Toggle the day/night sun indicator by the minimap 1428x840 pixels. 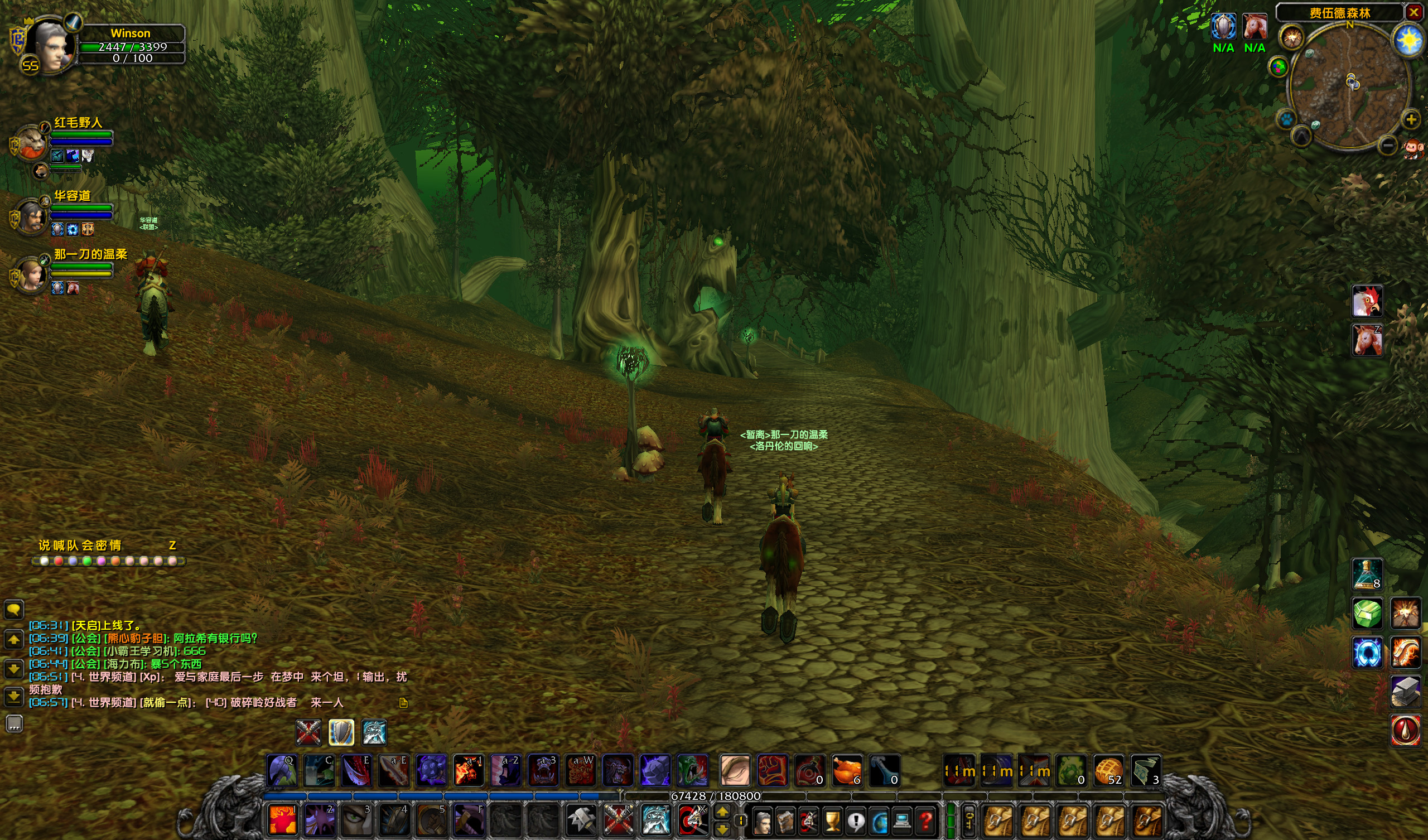pyautogui.click(x=1406, y=38)
